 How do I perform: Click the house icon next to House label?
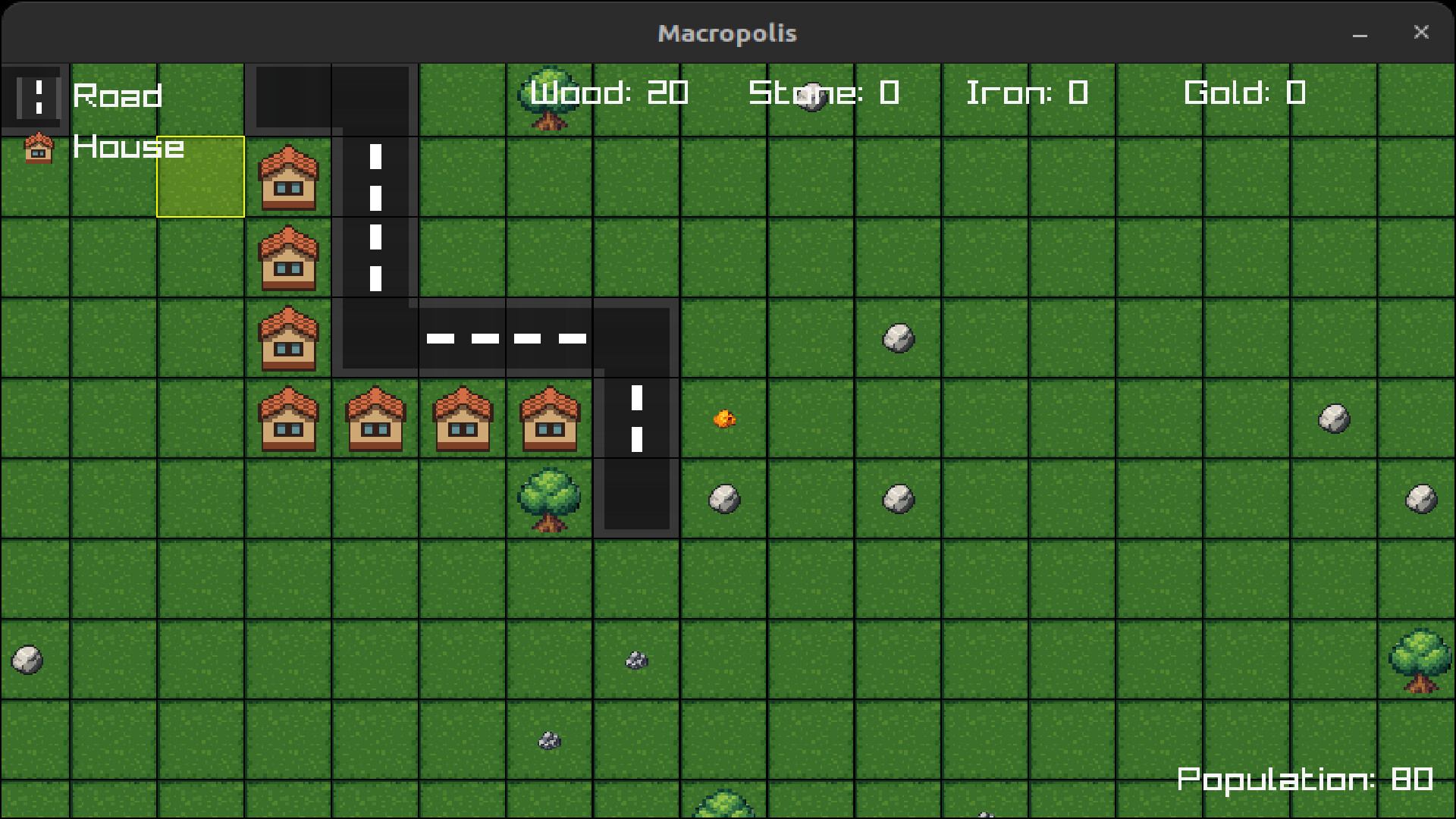[39, 149]
